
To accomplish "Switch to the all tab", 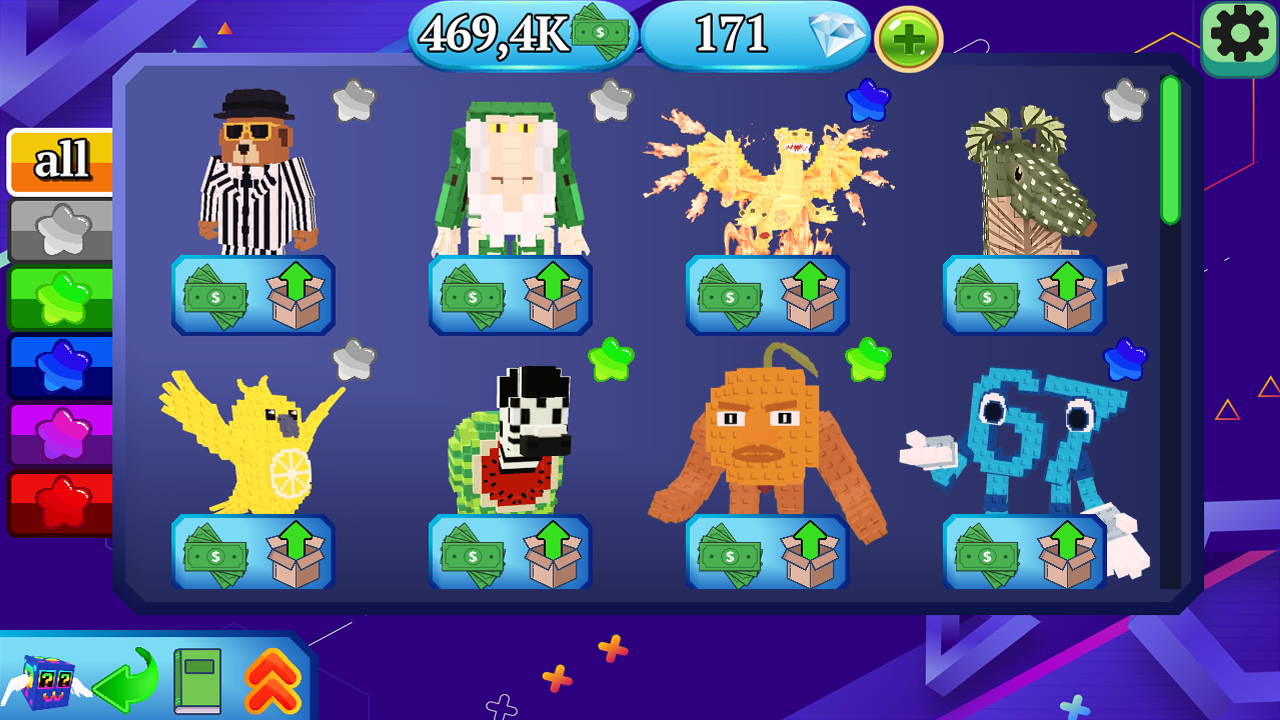I will coord(62,160).
